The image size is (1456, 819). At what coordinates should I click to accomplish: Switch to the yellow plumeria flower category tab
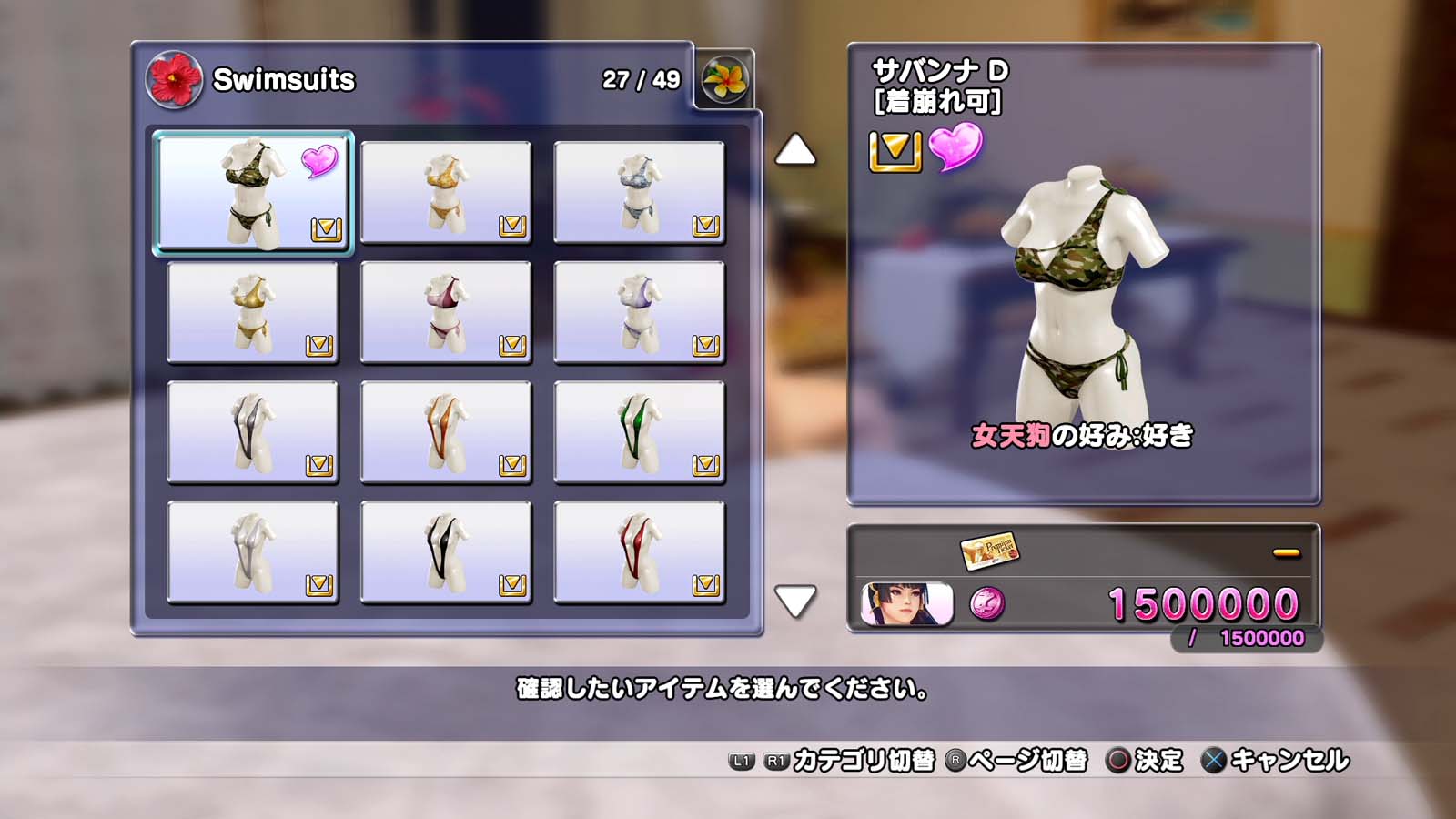coord(724,79)
